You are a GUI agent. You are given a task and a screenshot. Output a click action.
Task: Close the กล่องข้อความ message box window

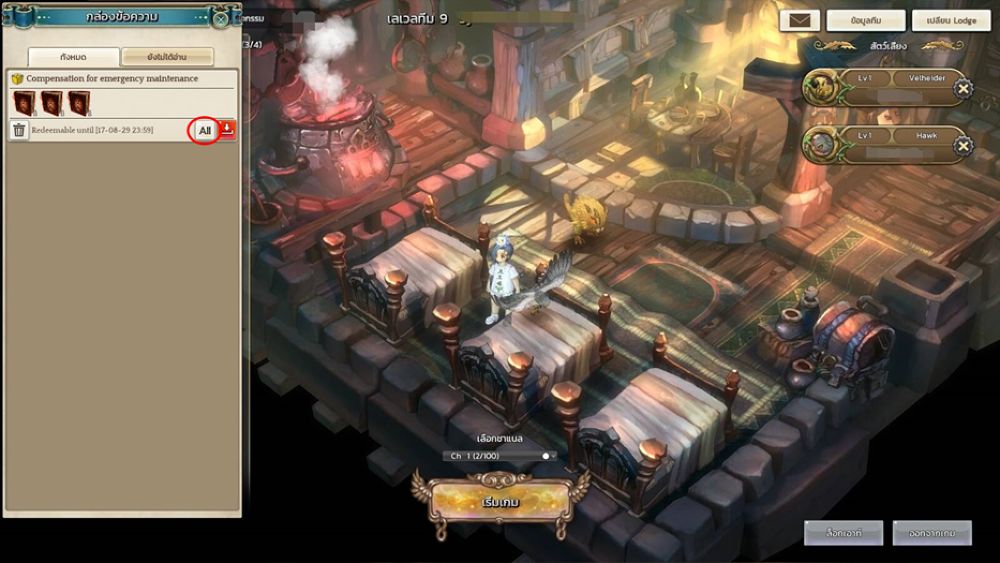point(220,18)
